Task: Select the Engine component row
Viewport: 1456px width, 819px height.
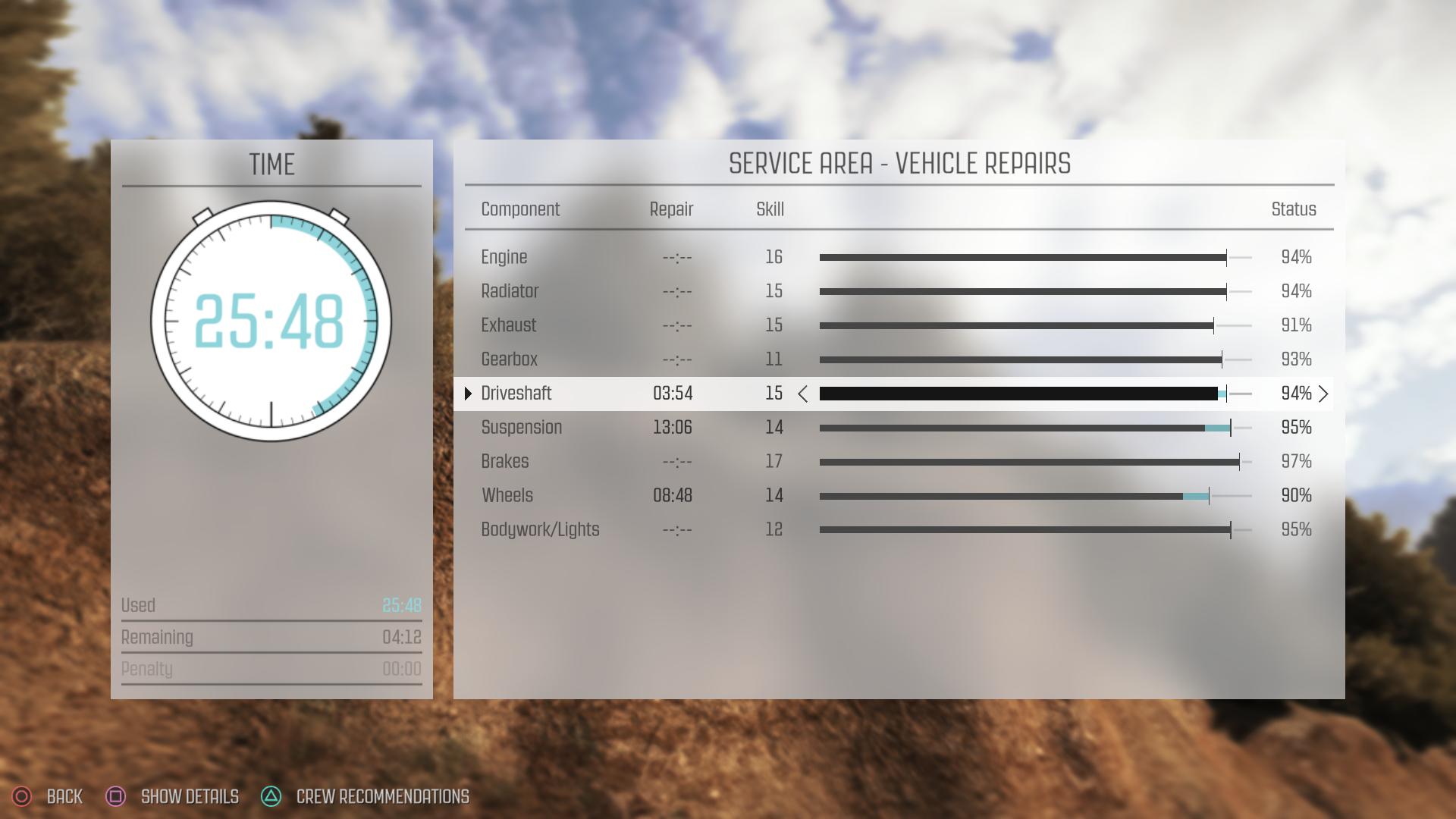Action: point(505,257)
